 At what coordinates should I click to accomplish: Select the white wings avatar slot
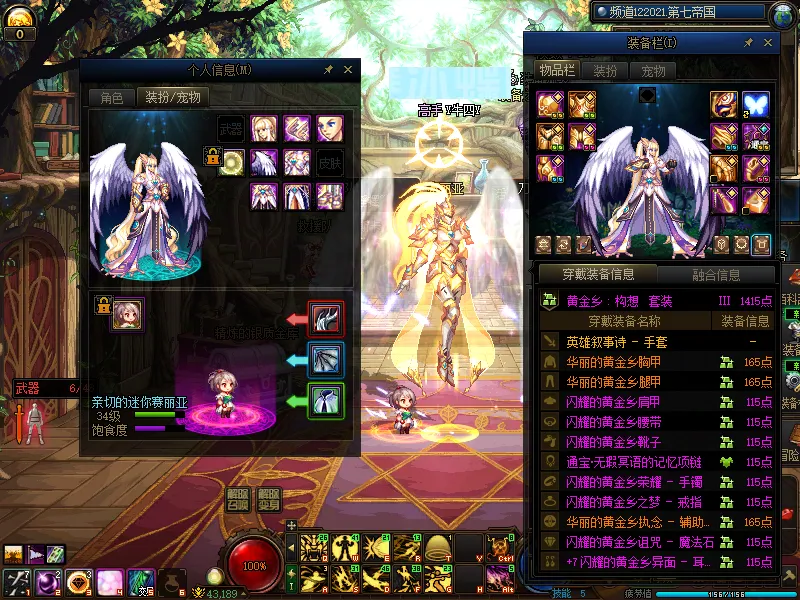click(x=264, y=162)
